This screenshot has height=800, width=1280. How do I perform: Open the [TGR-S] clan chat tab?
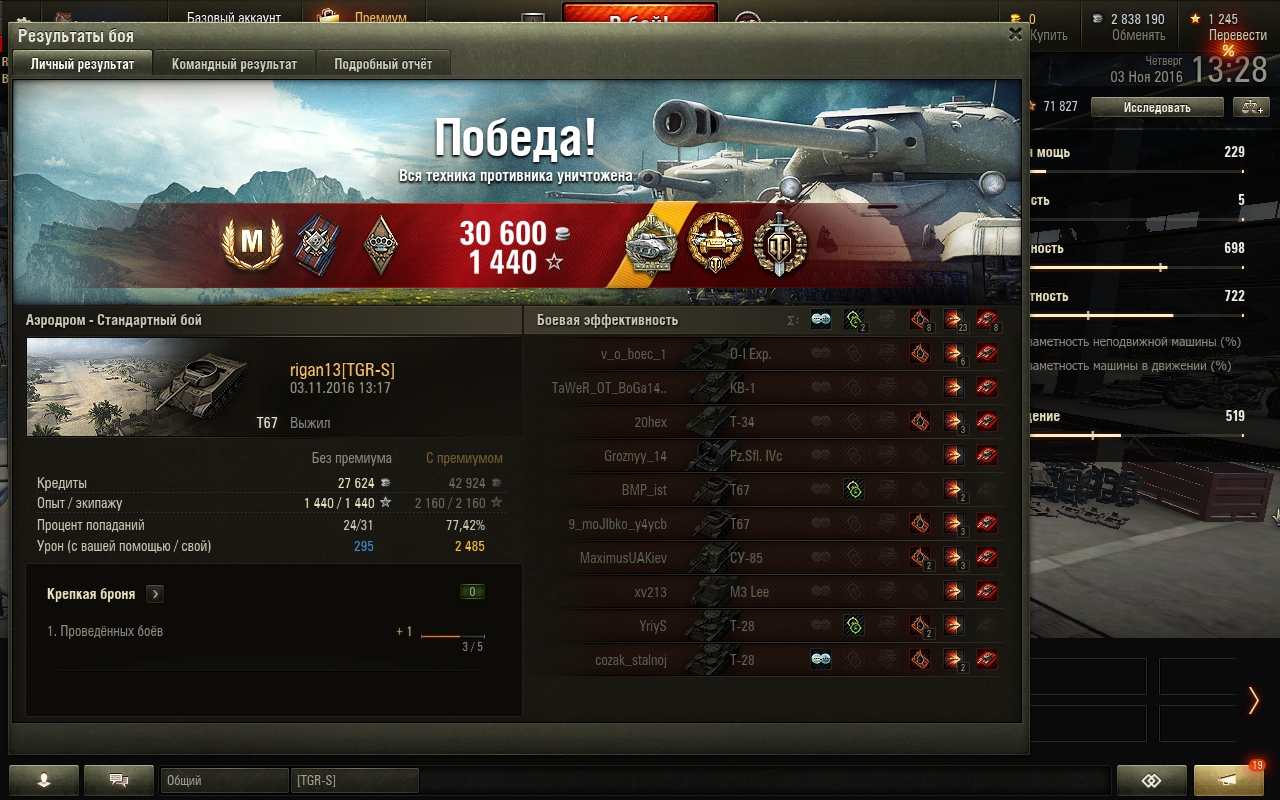[354, 780]
